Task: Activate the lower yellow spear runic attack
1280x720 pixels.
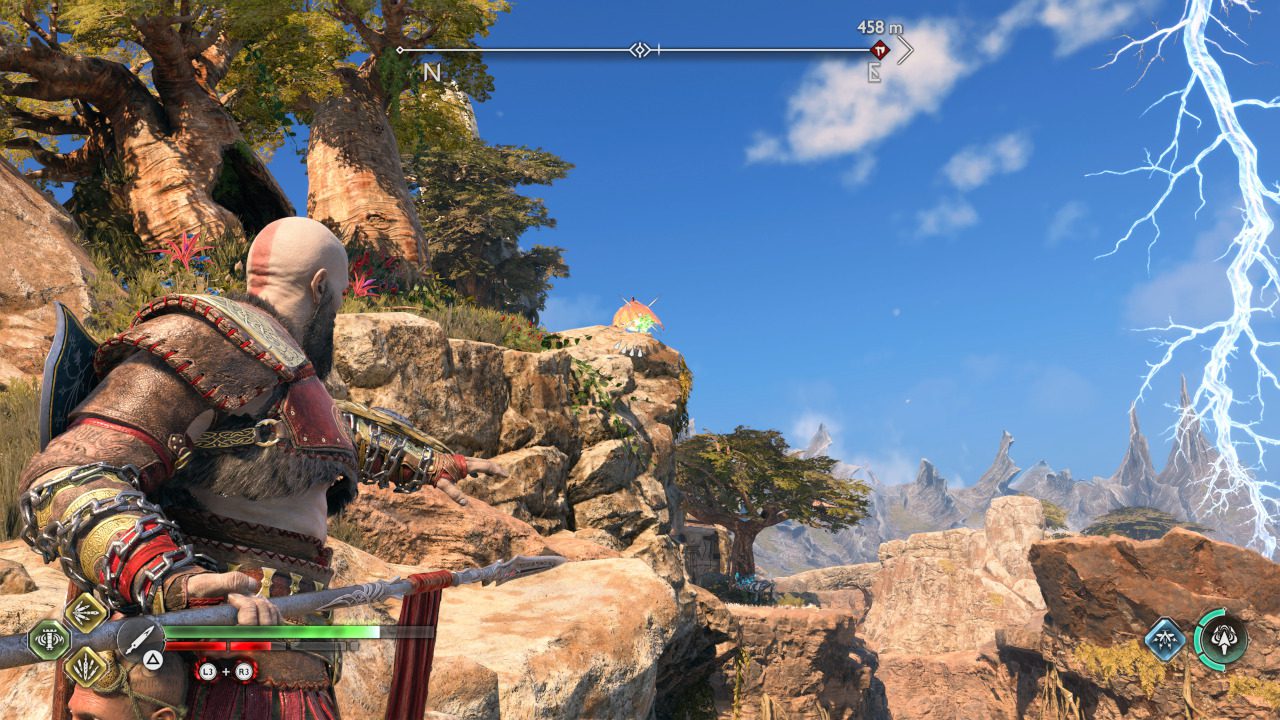Action: point(86,664)
